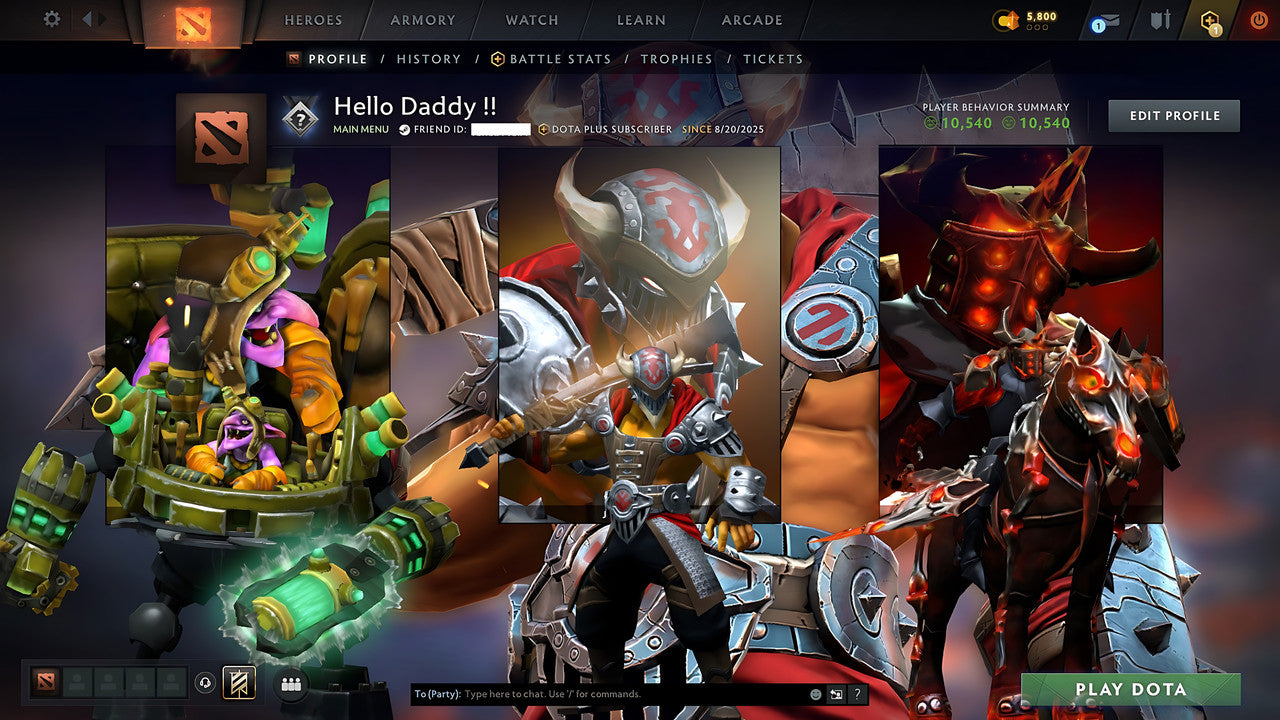Open the gold battle banner icon near party slots

237,681
